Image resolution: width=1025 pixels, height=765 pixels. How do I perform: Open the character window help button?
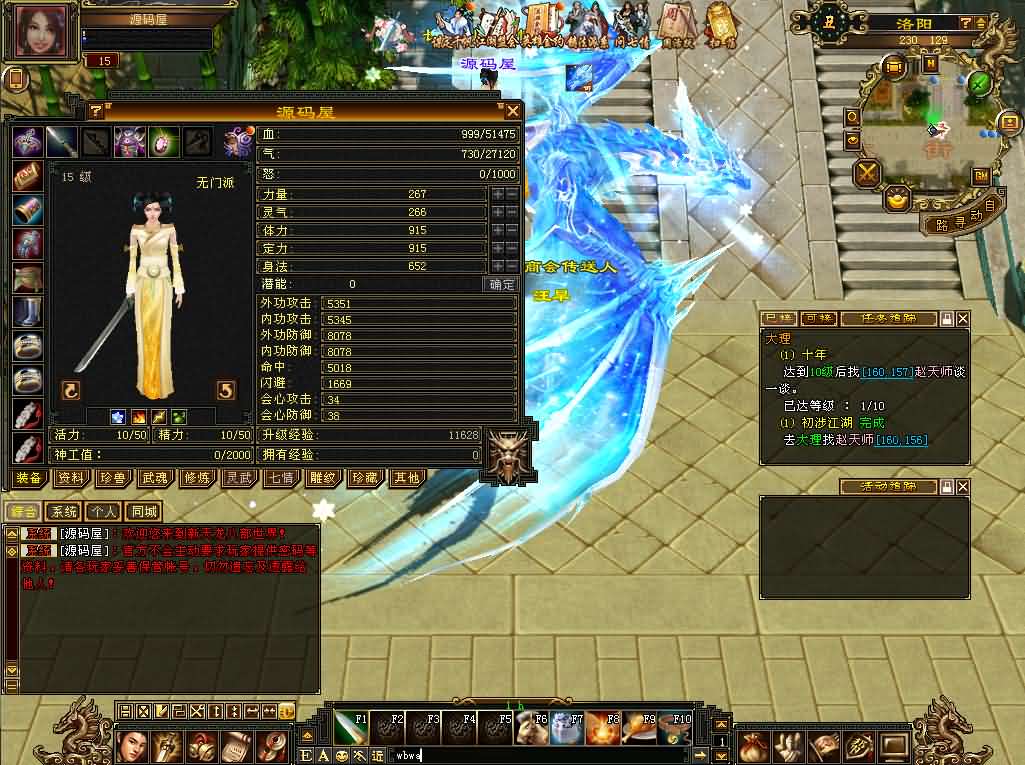pos(96,111)
